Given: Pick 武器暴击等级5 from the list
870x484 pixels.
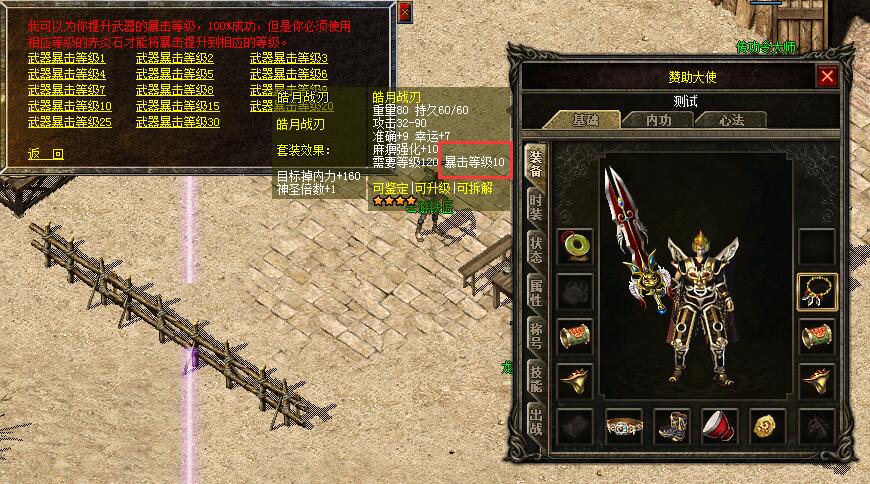Looking at the screenshot, I should [x=175, y=74].
